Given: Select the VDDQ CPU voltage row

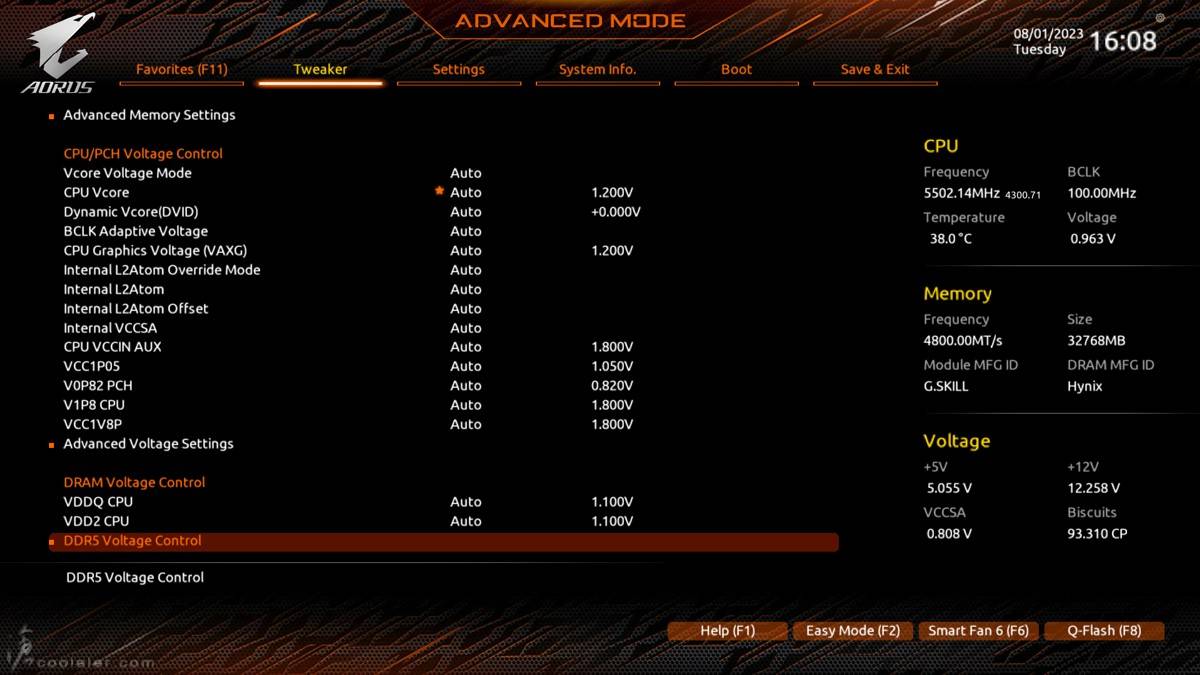Looking at the screenshot, I should 98,502.
